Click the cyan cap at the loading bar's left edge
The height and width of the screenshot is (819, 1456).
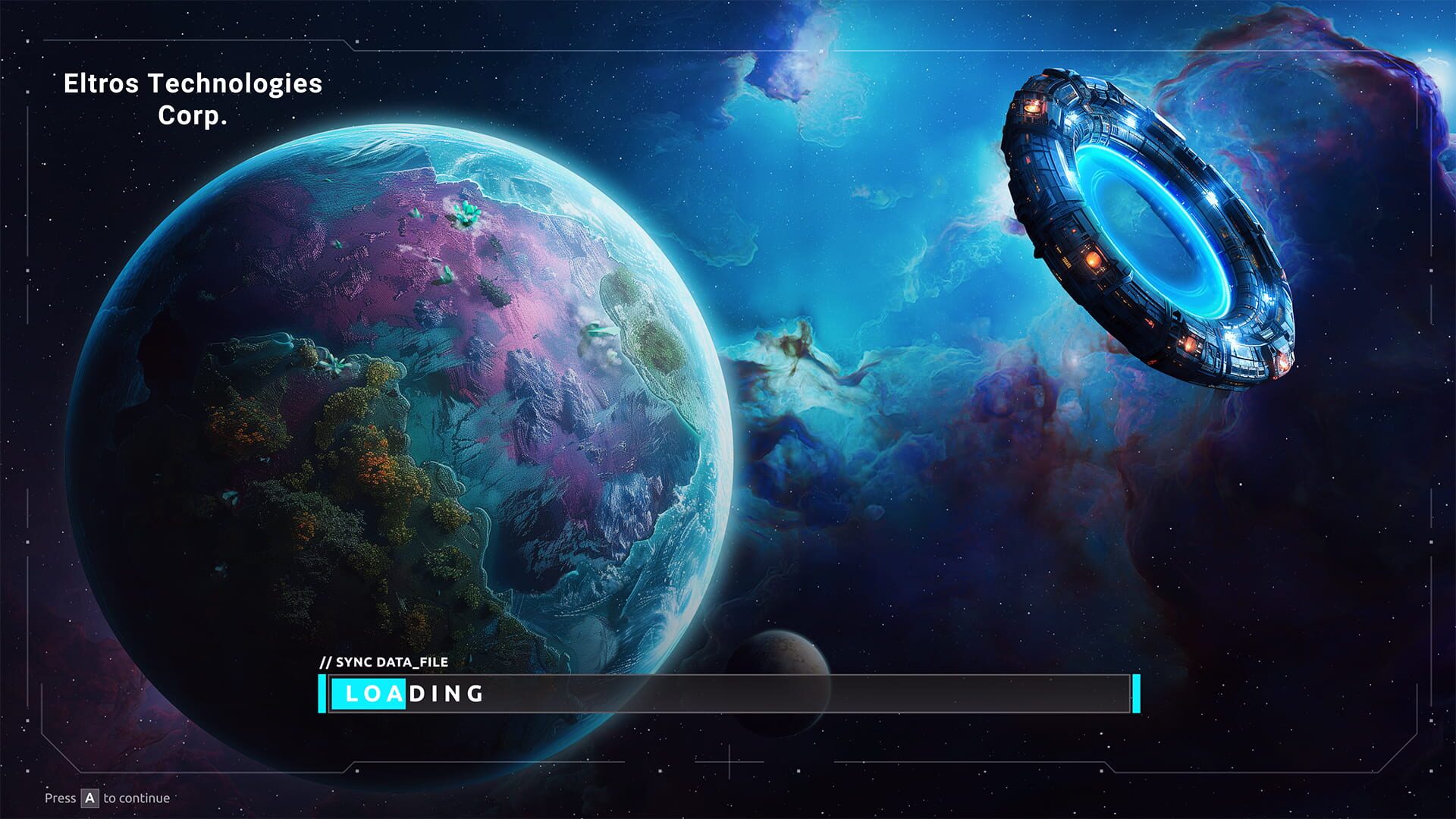click(x=322, y=693)
